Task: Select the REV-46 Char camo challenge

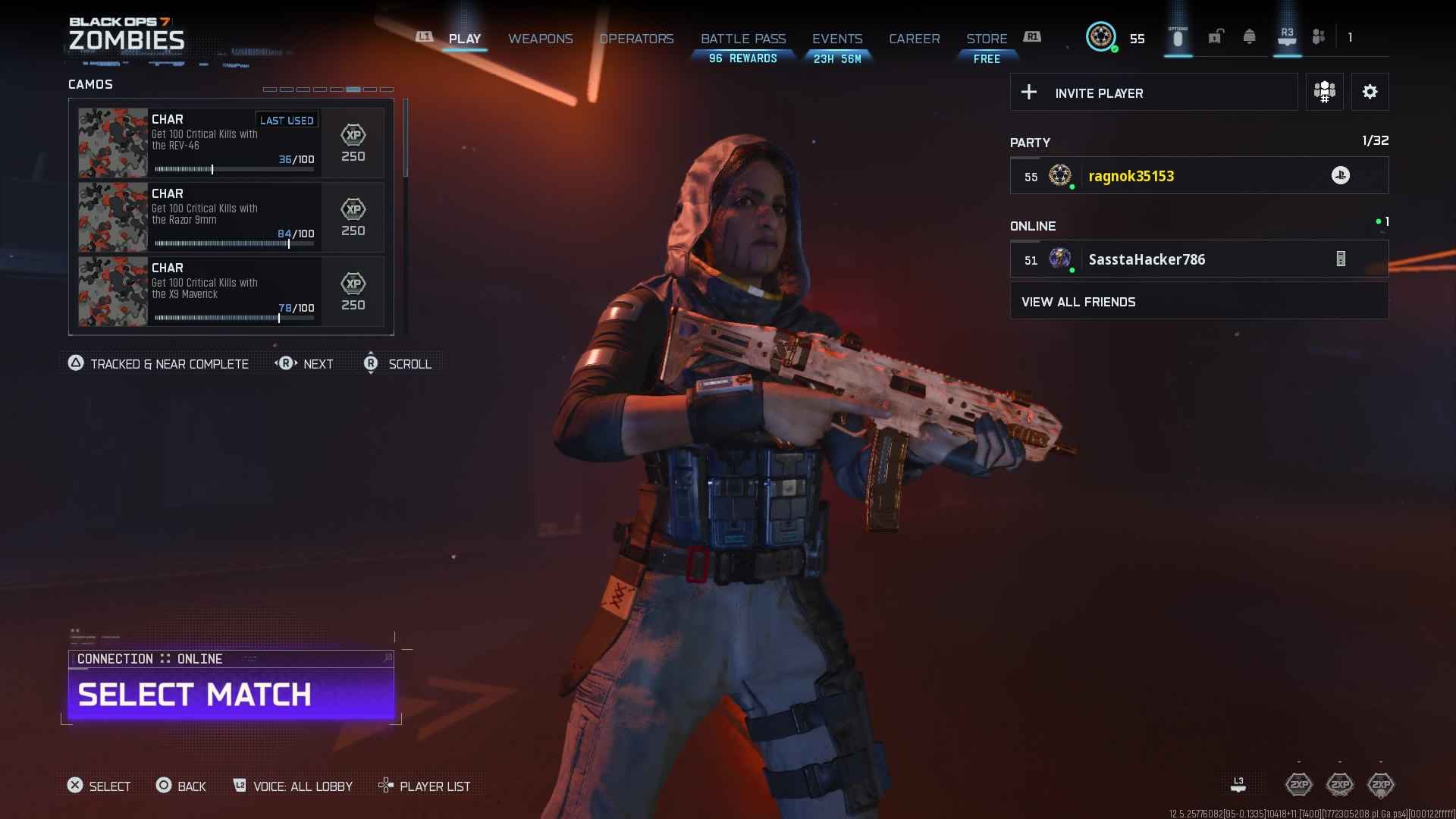Action: [x=231, y=143]
